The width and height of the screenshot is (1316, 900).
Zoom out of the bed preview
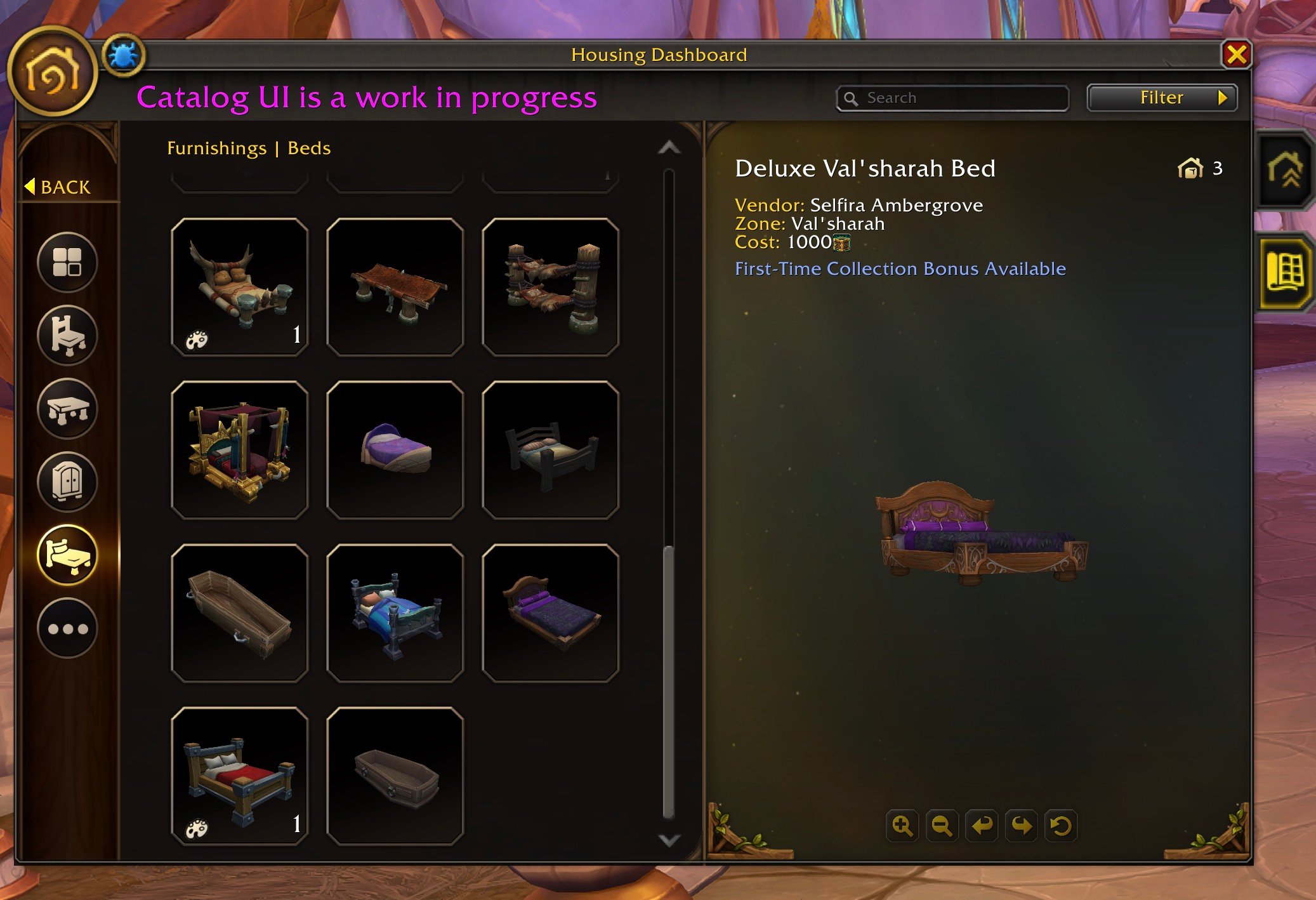[x=942, y=826]
